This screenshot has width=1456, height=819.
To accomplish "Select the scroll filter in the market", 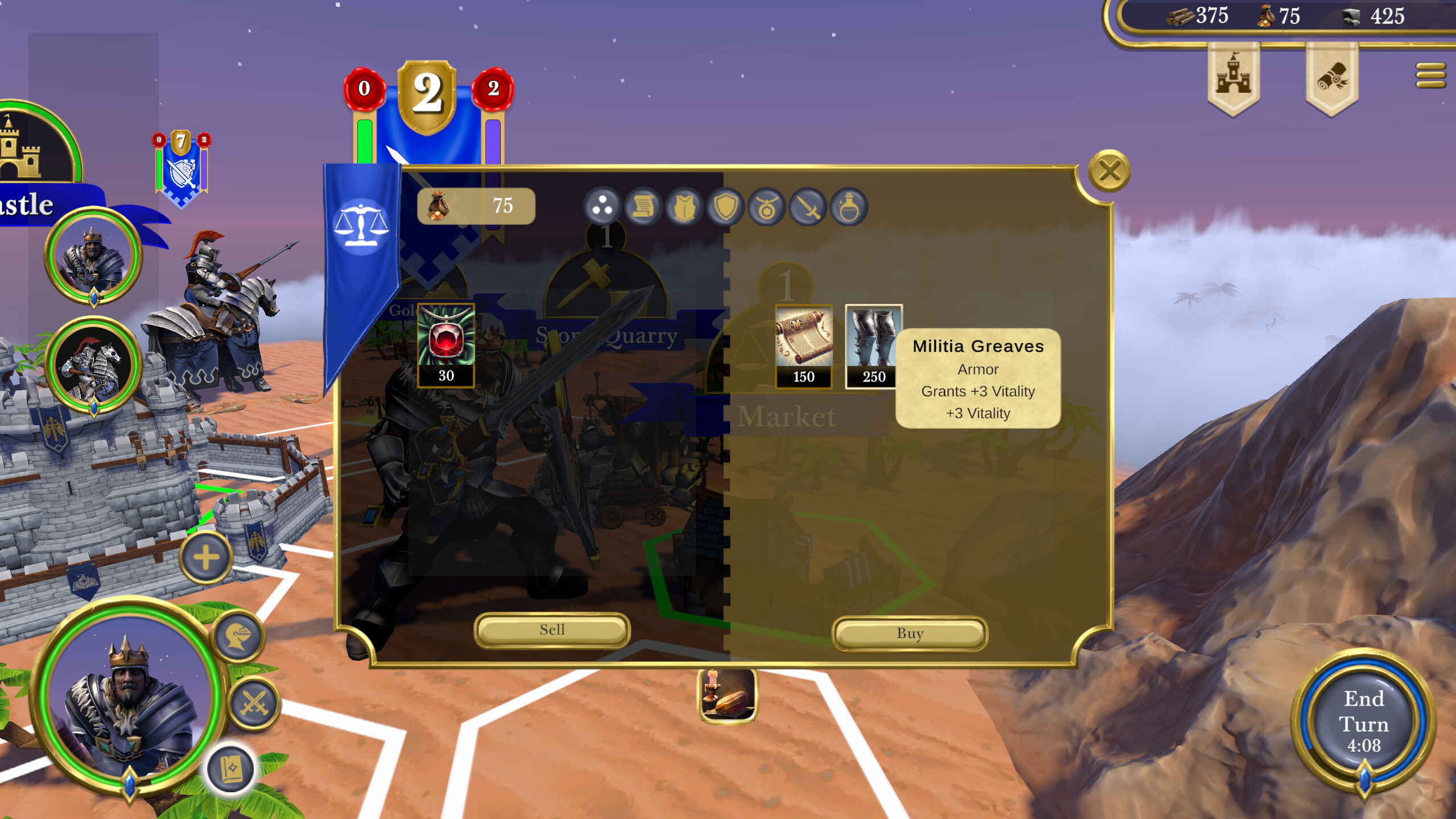I will pyautogui.click(x=645, y=207).
